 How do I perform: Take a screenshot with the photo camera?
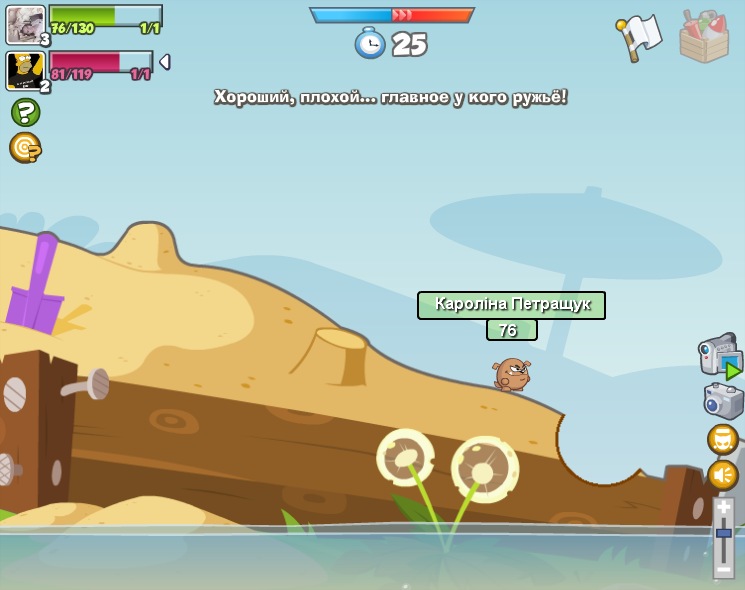[x=722, y=401]
